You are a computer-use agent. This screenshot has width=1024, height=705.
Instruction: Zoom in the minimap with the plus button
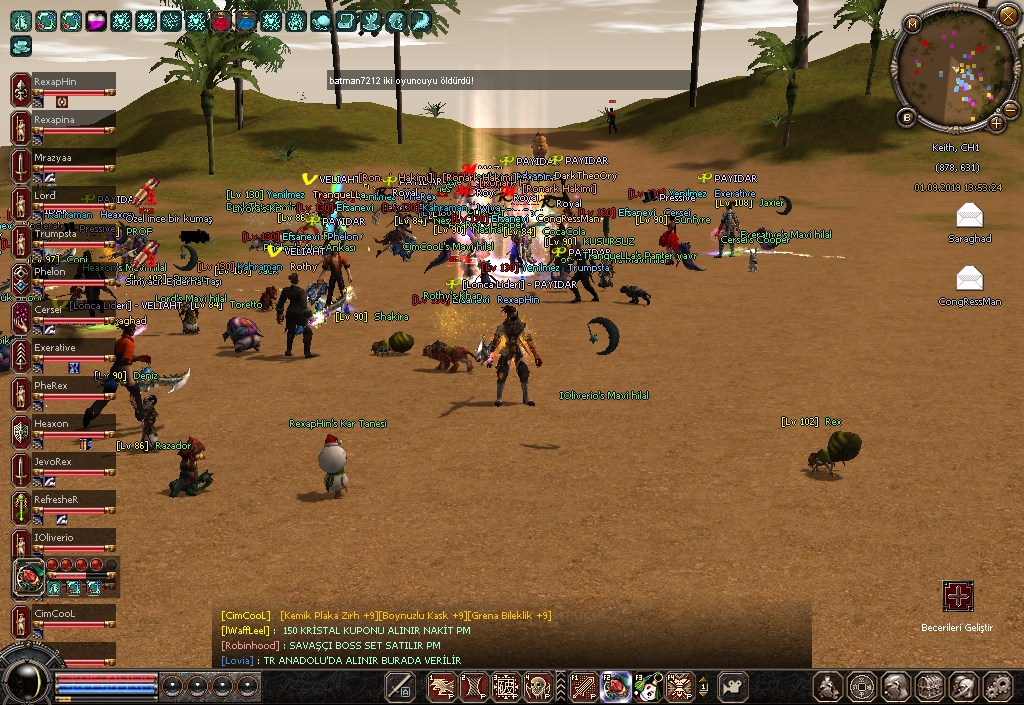[x=997, y=123]
